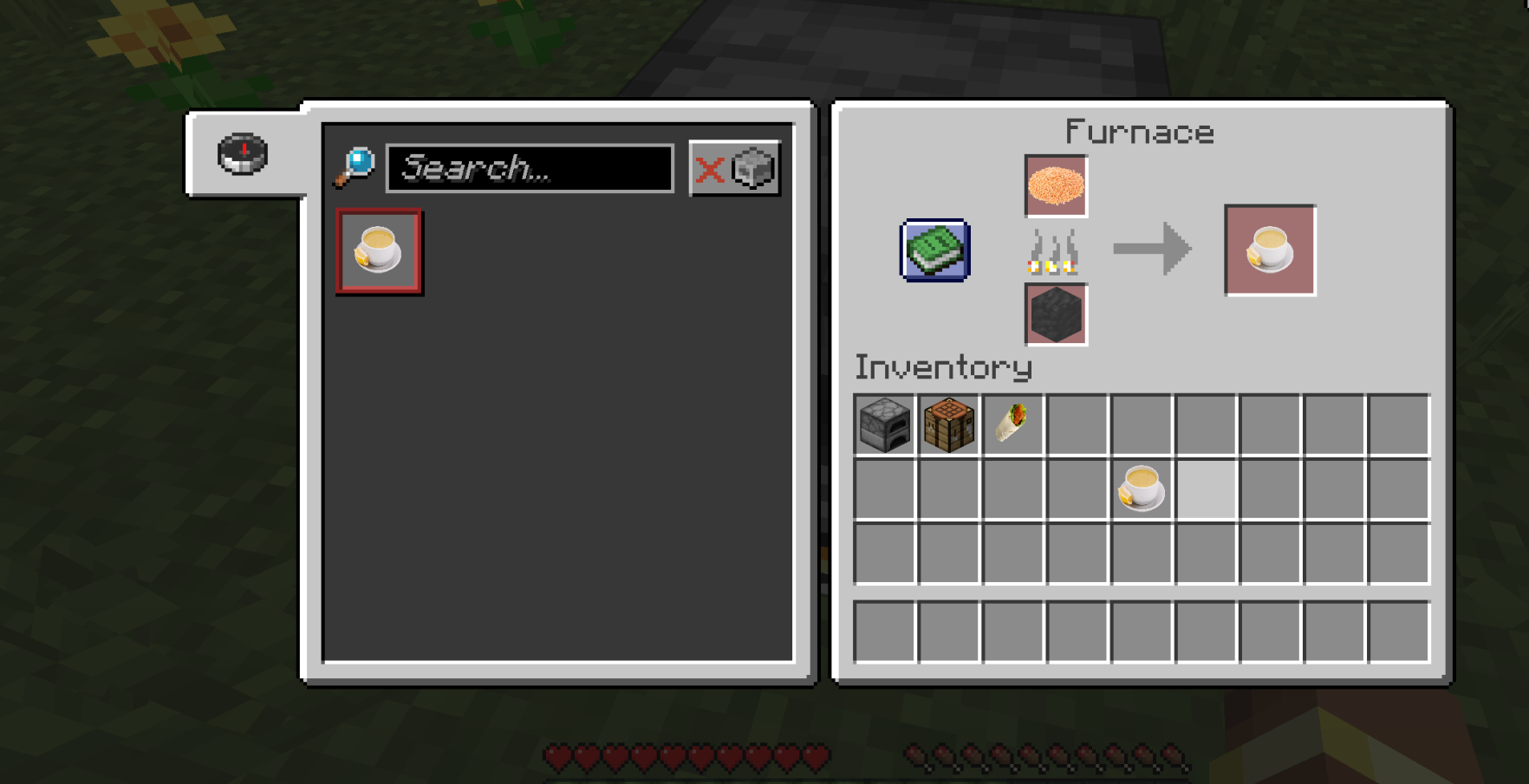Screen dimensions: 1529x784
Task: Select the wrap food item in the inventory
Action: pos(1012,423)
